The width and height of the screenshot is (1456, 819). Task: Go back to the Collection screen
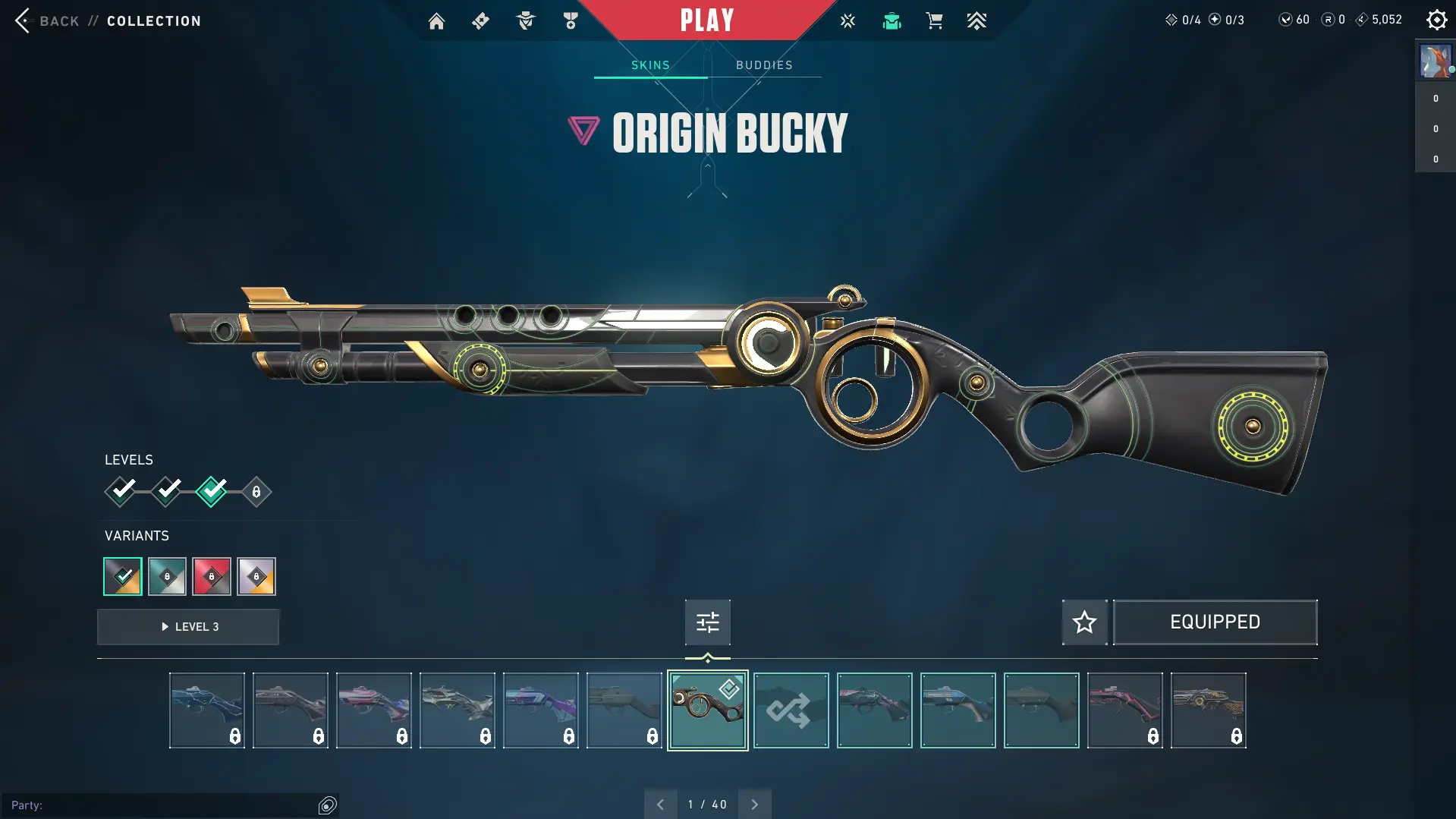pos(46,20)
